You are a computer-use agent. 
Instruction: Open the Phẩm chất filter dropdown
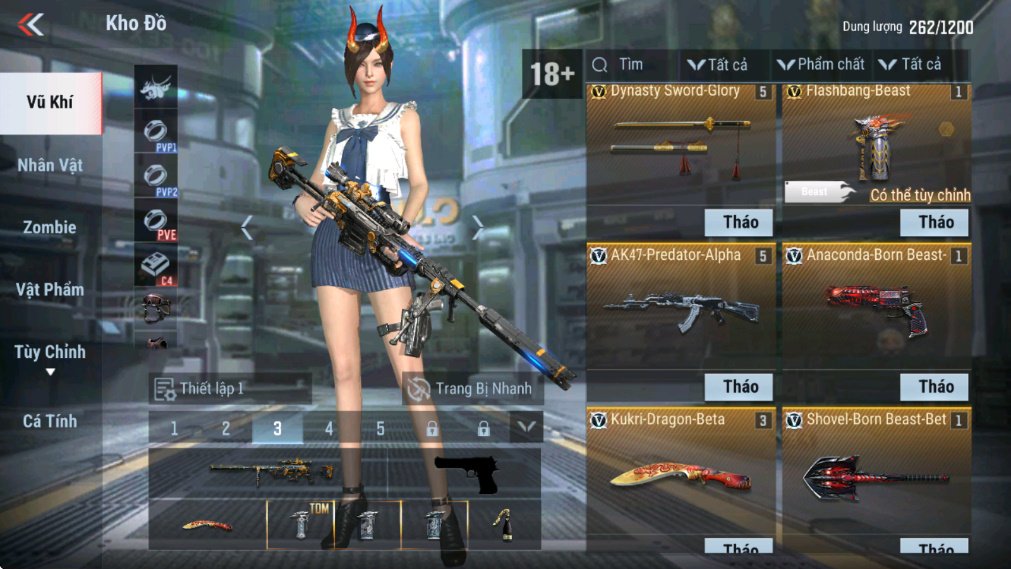coord(822,65)
